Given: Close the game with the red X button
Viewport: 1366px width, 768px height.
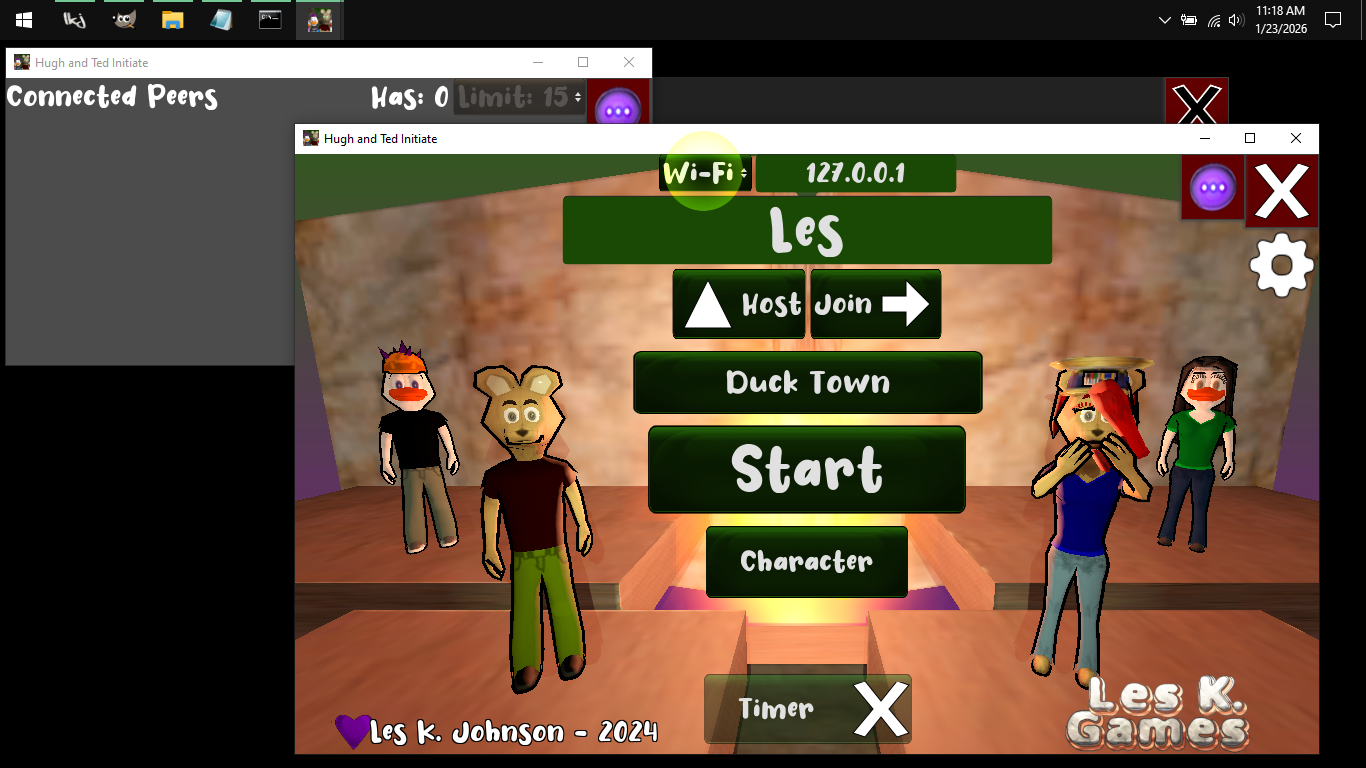Looking at the screenshot, I should point(1282,191).
